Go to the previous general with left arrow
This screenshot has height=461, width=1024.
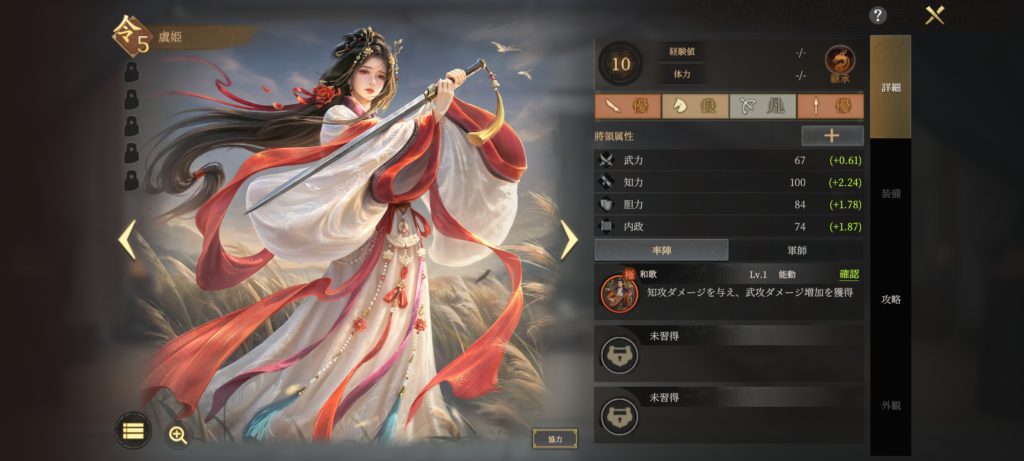(x=127, y=239)
